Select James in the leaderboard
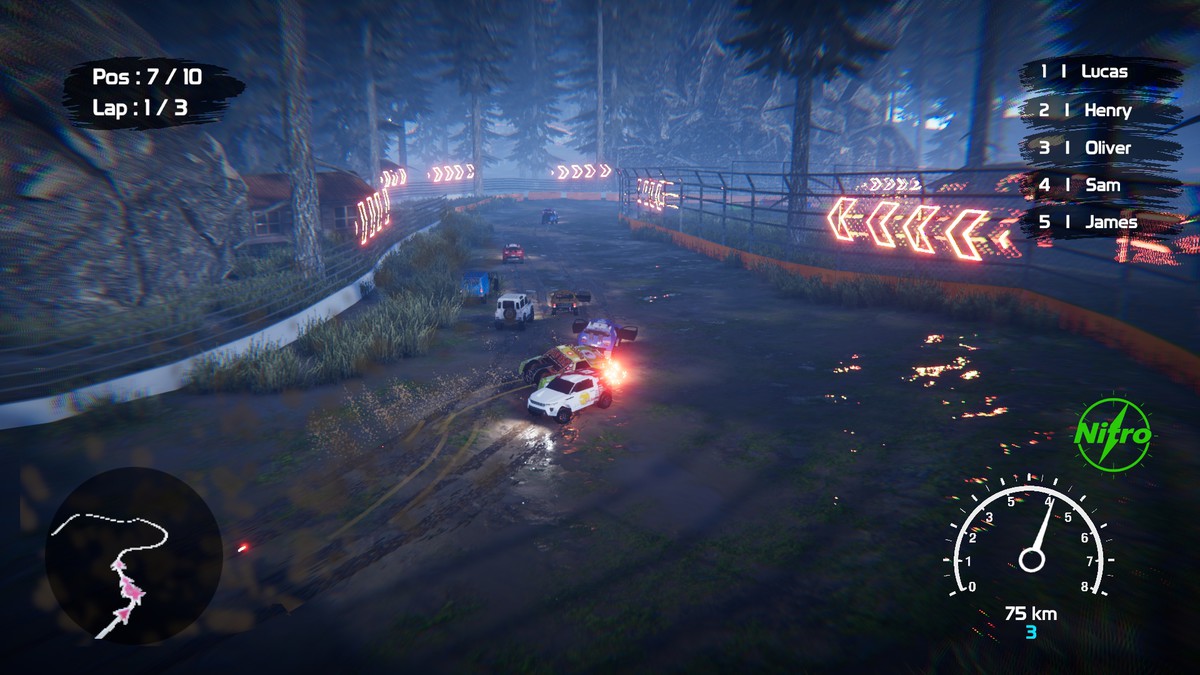1200x675 pixels. (x=1099, y=222)
